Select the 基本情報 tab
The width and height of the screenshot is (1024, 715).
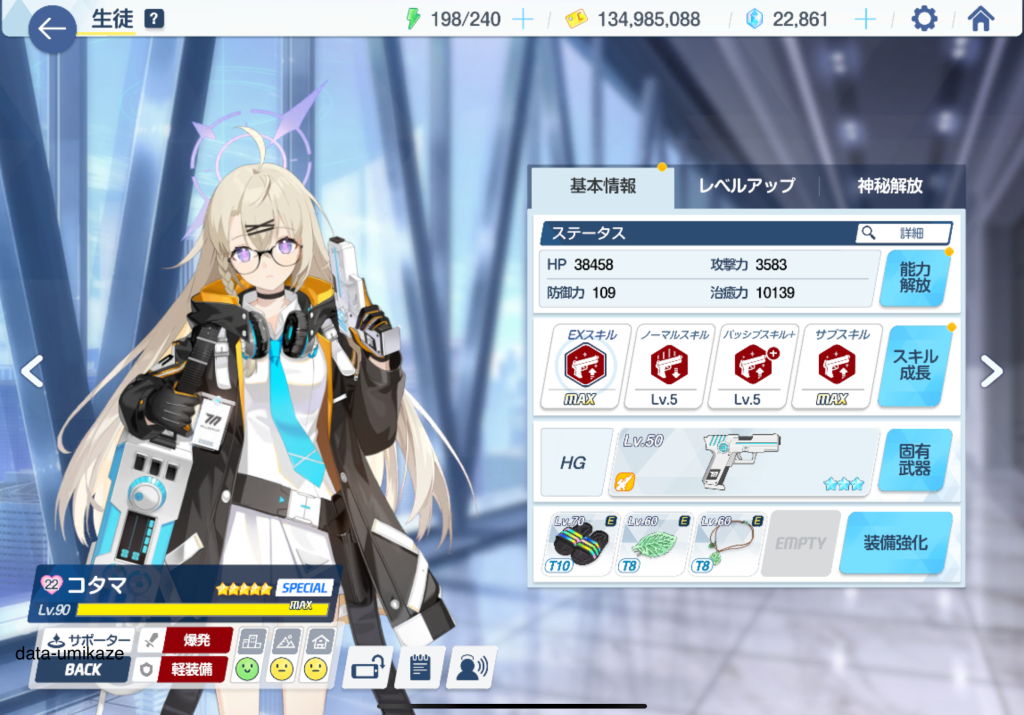pyautogui.click(x=603, y=186)
